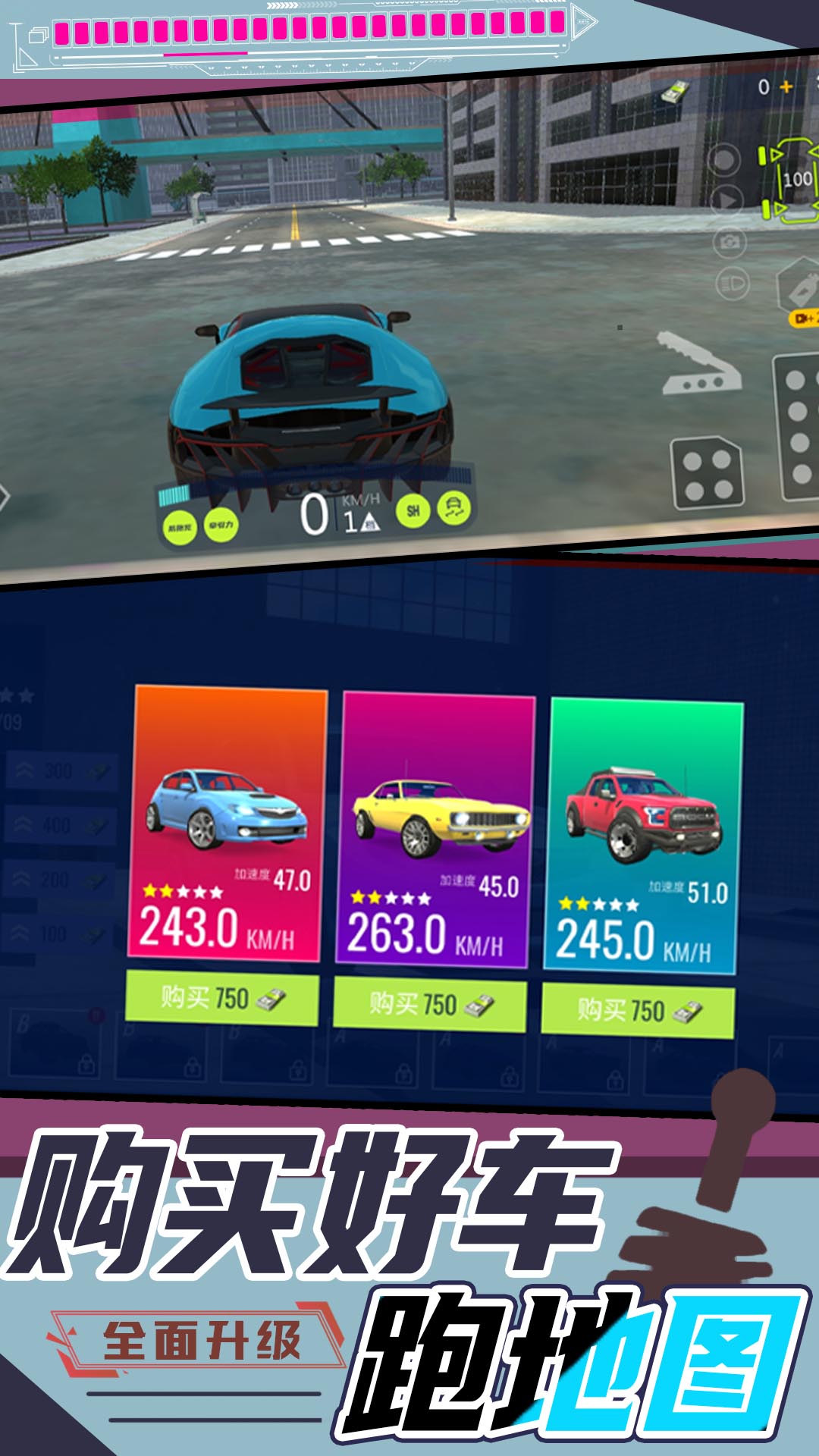Image resolution: width=819 pixels, height=1456 pixels.
Task: Select the blue hatchback car card
Action: pyautogui.click(x=228, y=823)
